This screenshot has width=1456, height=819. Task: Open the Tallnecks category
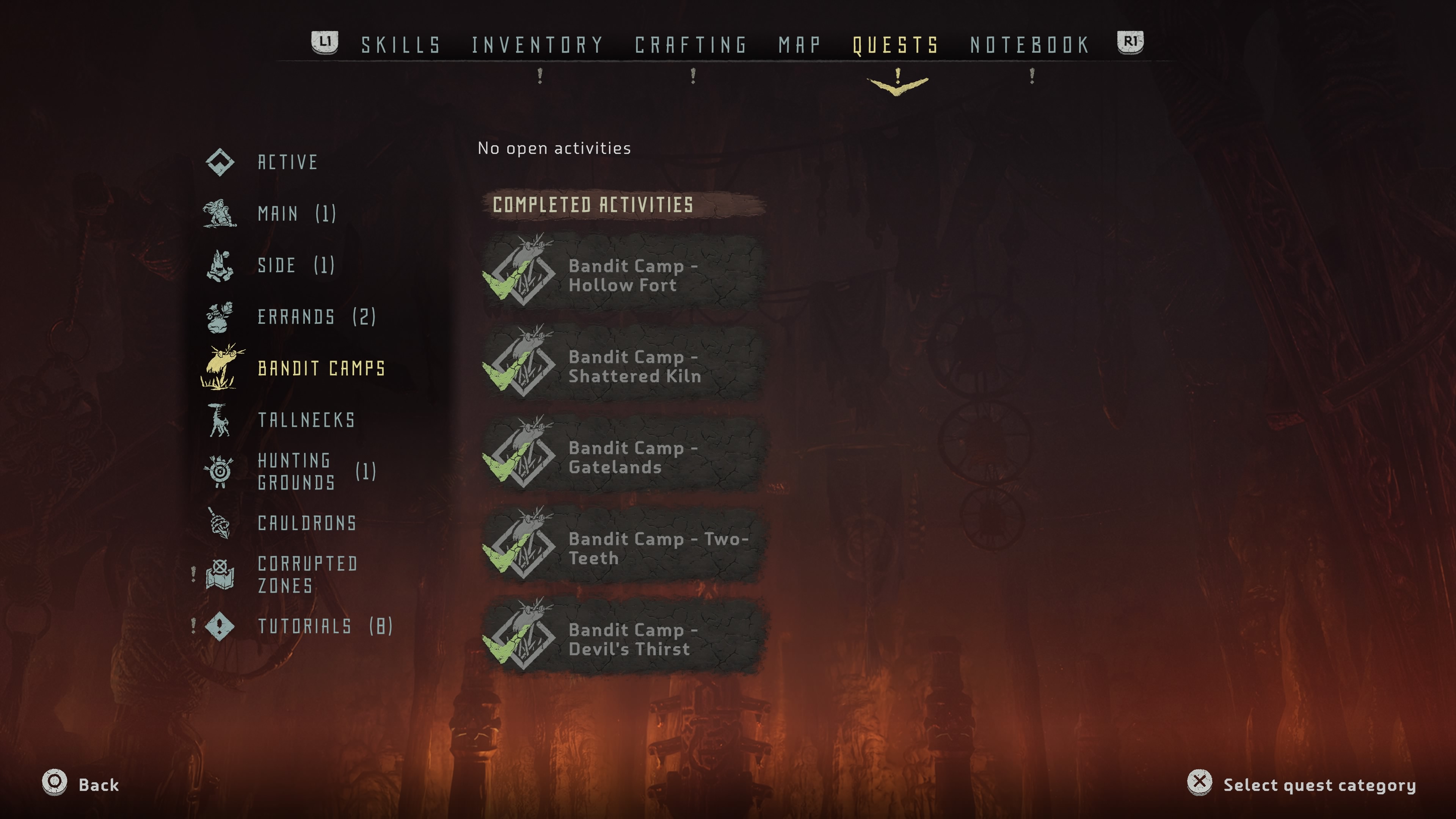[306, 420]
